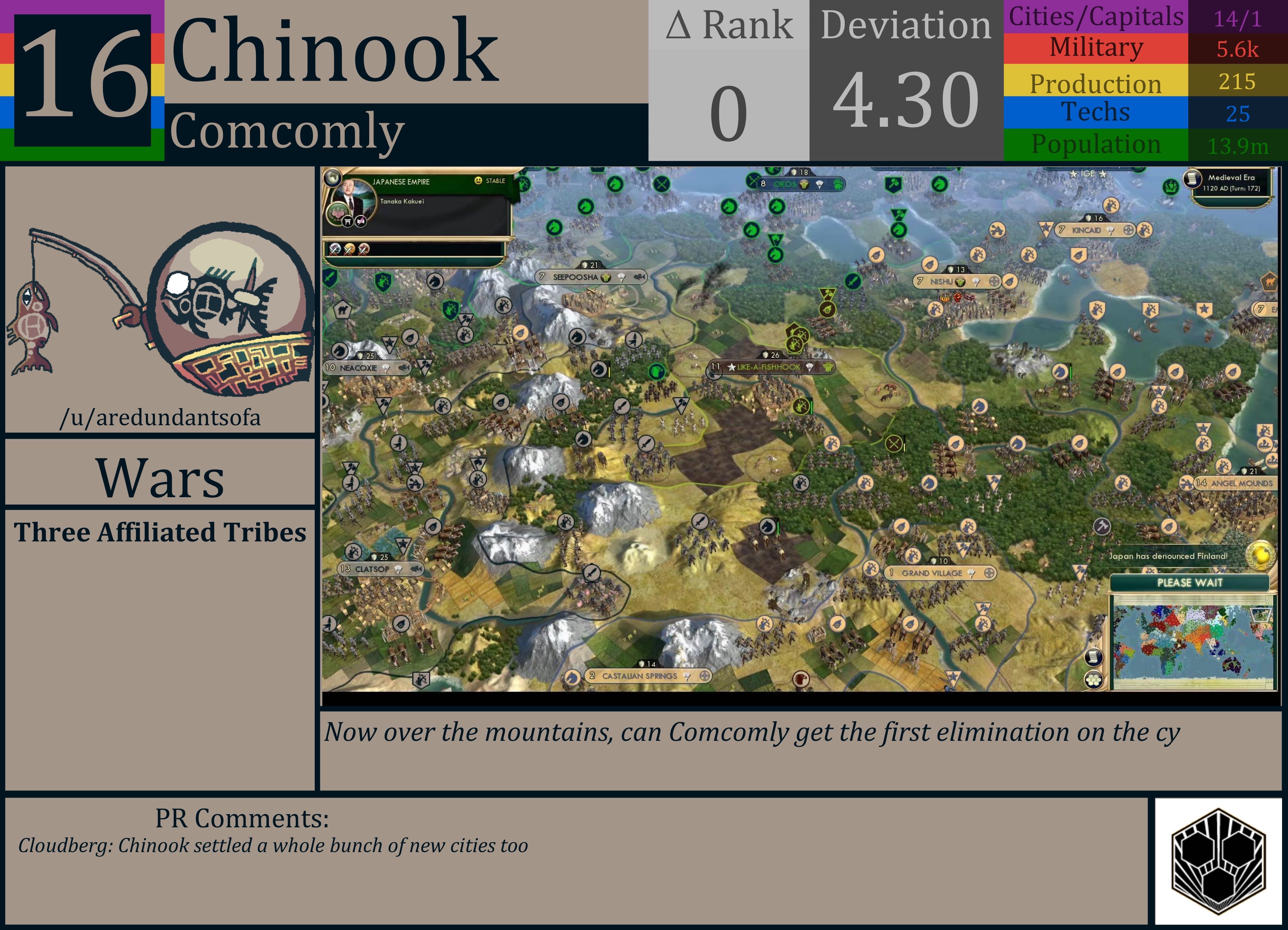
Task: Select the social policies scroll icon beside the minimap
Action: point(1093,658)
